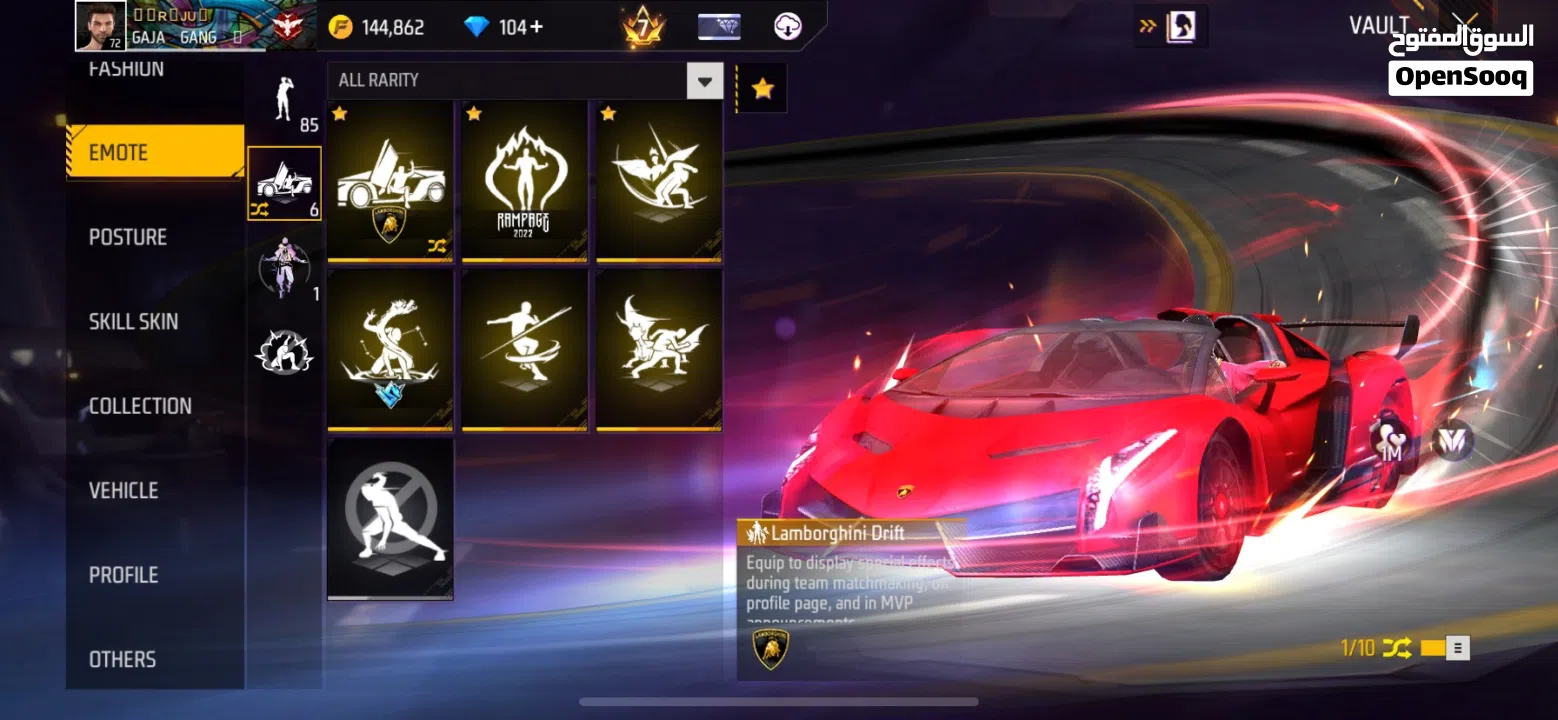Click the VAULT heading
1558x720 pixels.
click(x=1381, y=24)
